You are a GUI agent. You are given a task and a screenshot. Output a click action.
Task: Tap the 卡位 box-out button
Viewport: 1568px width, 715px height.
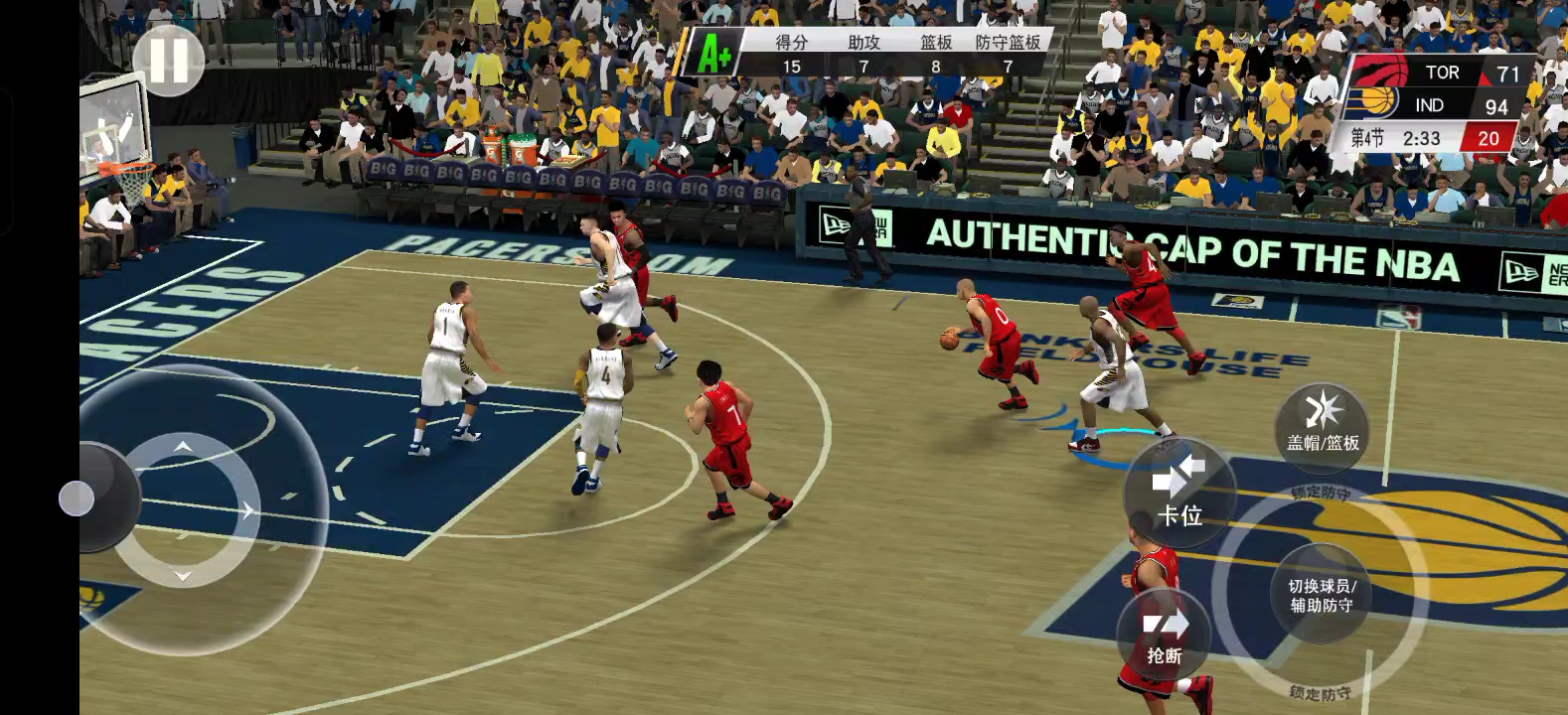tap(1179, 494)
